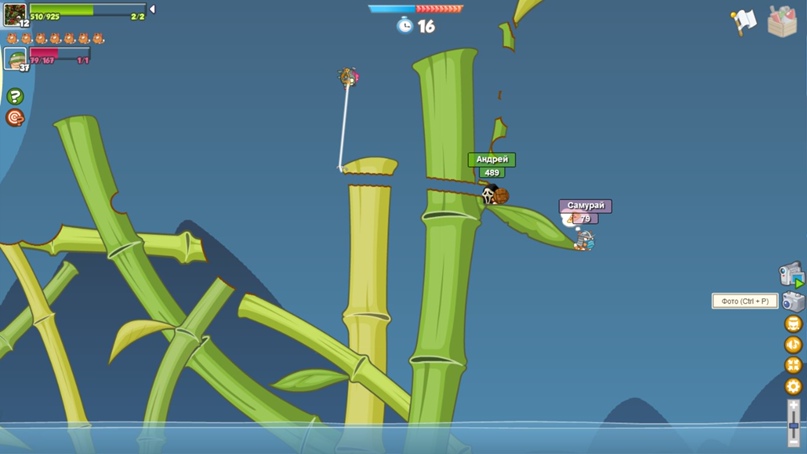Zoom in with the plus on the slider
Viewport: 807px width, 454px height.
[x=794, y=403]
